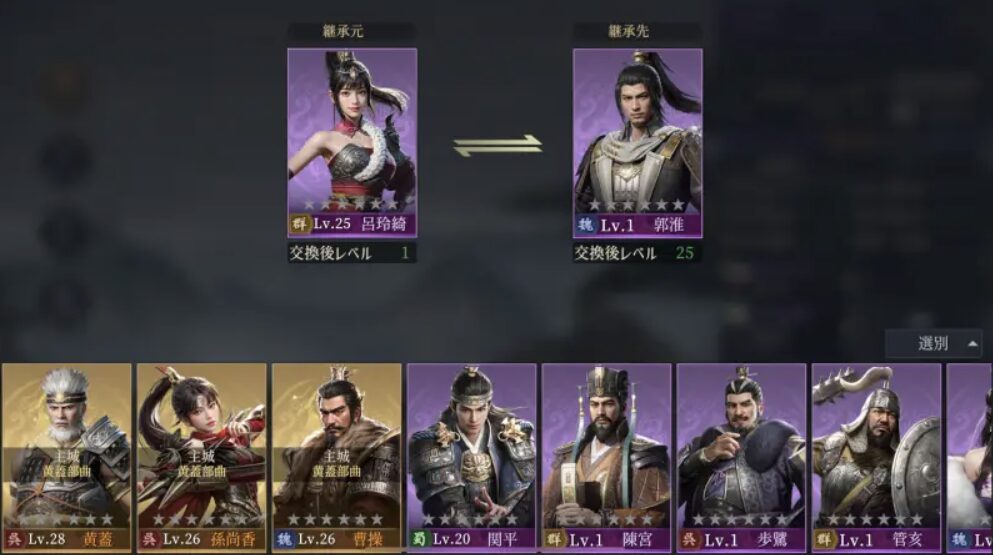Pick the Lv.1 歩騭 hero card
Screen dimensions: 993x555
[x=742, y=455]
